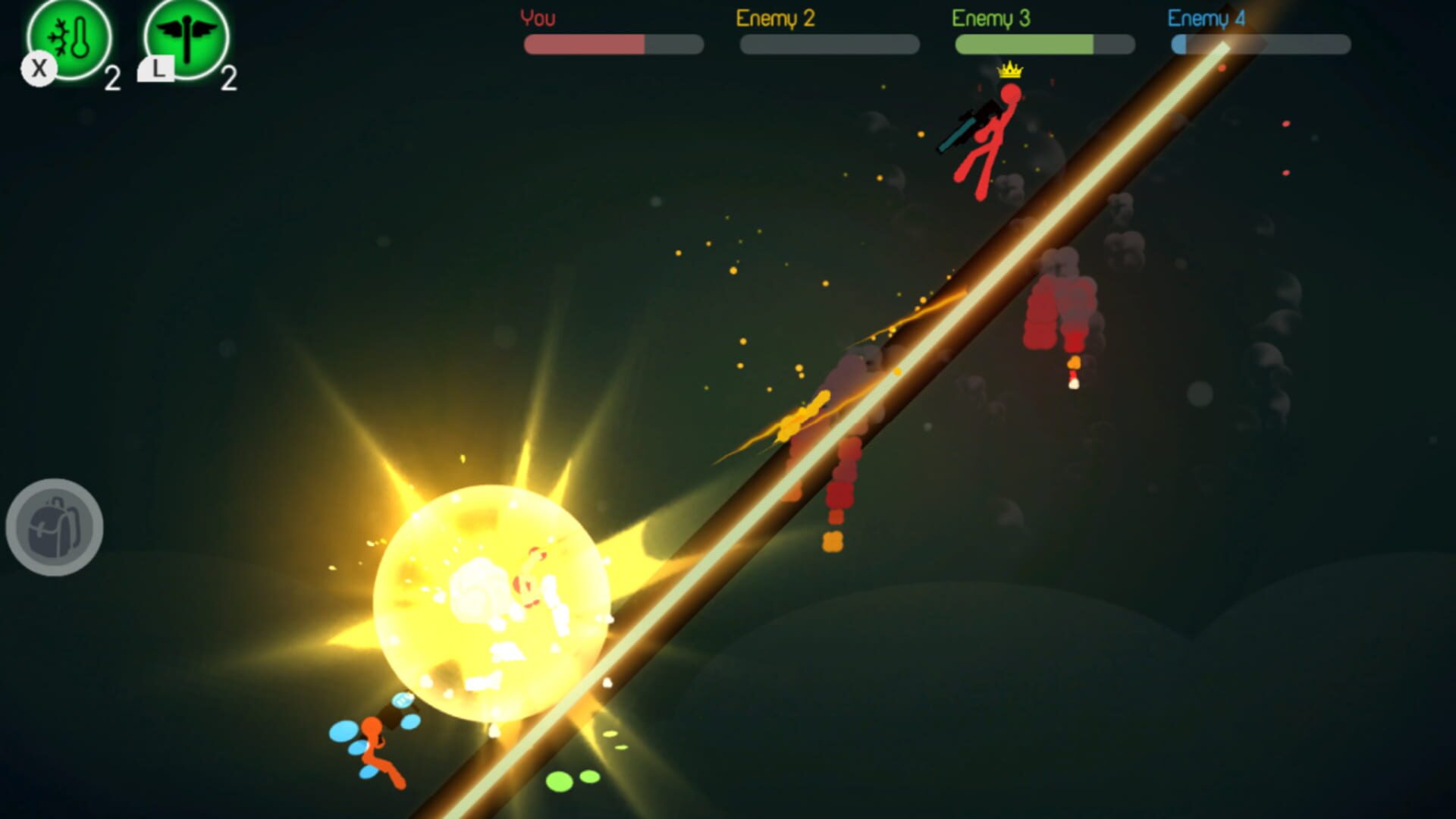Click the red stick figure enemy with gun
1456x819 pixels.
coord(986,136)
